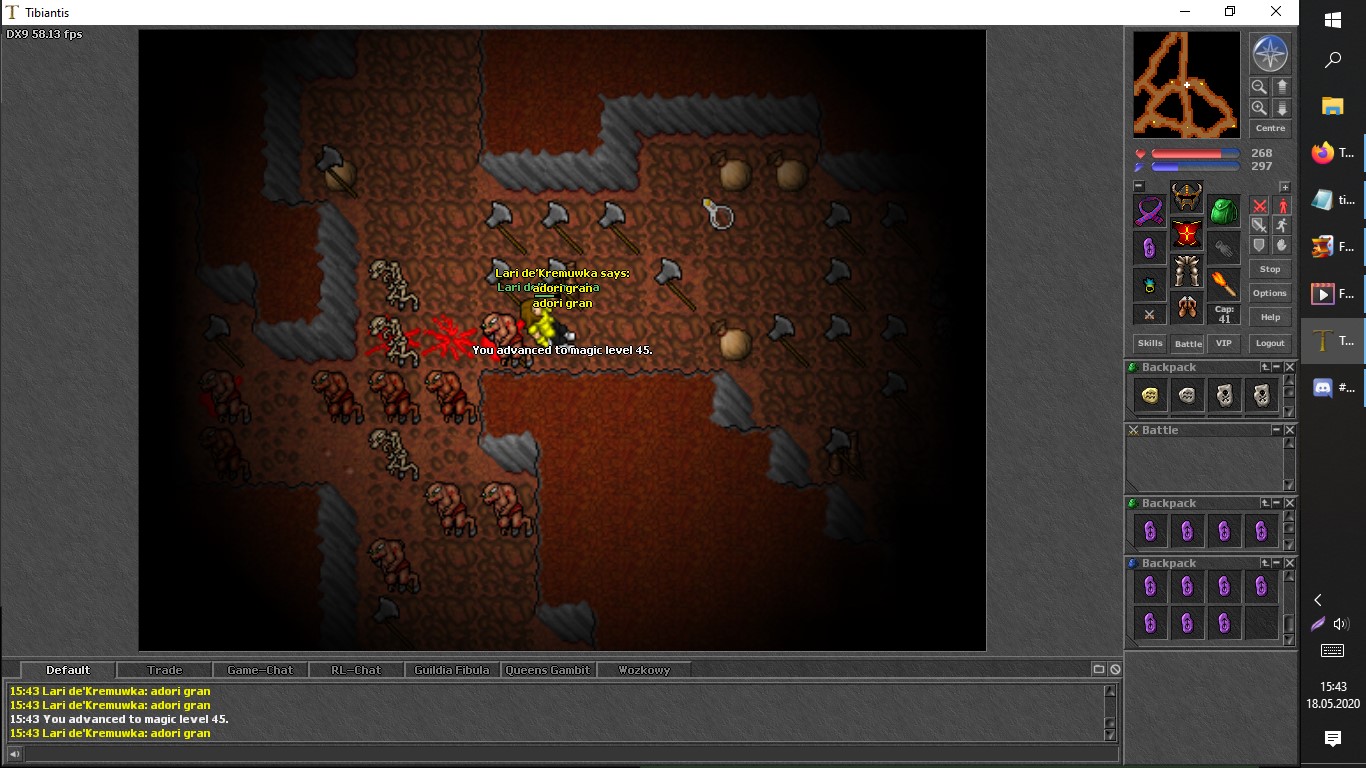Click the Stop button
The width and height of the screenshot is (1366, 768).
(1270, 269)
